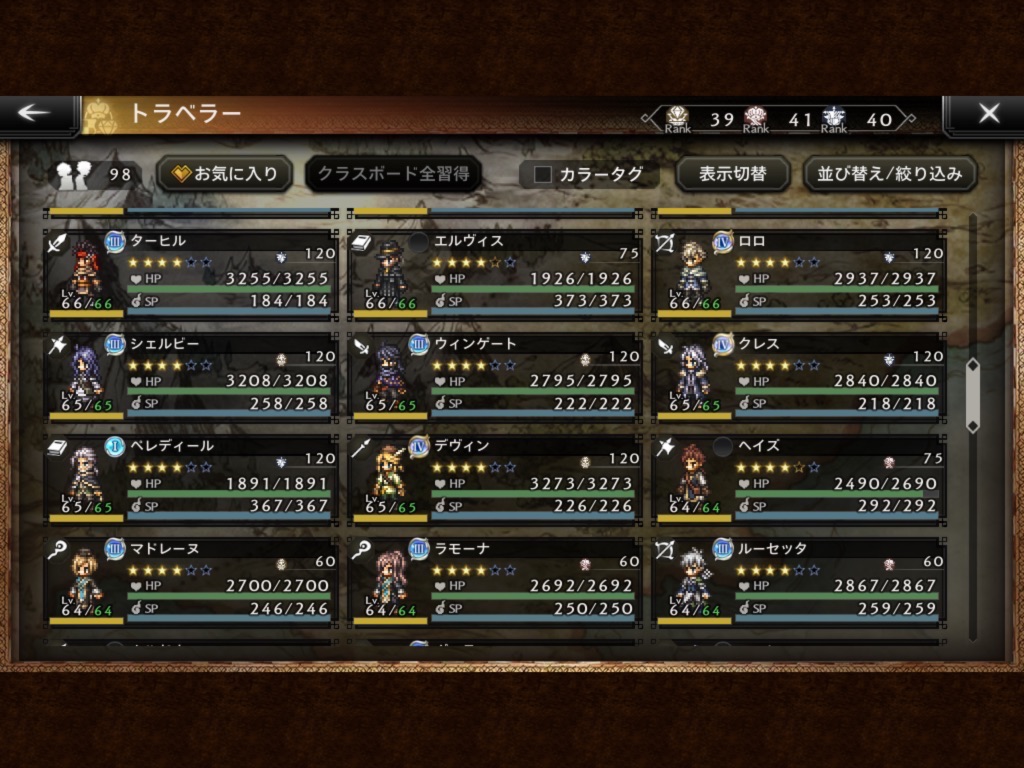The height and width of the screenshot is (768, 1024).
Task: Click the クラスボード全習得 button
Action: pyautogui.click(x=393, y=174)
